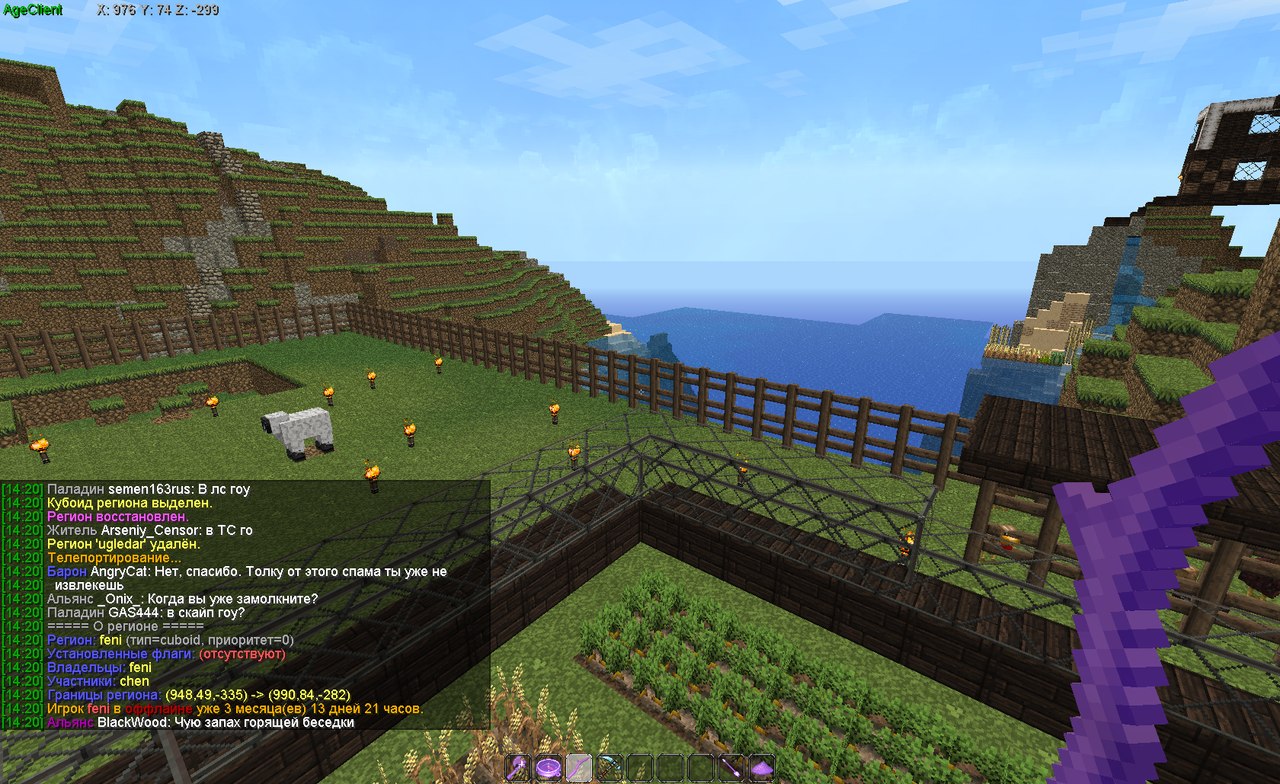The height and width of the screenshot is (784, 1280).
Task: Select the purple bowl hotbar slot
Action: pos(548,768)
